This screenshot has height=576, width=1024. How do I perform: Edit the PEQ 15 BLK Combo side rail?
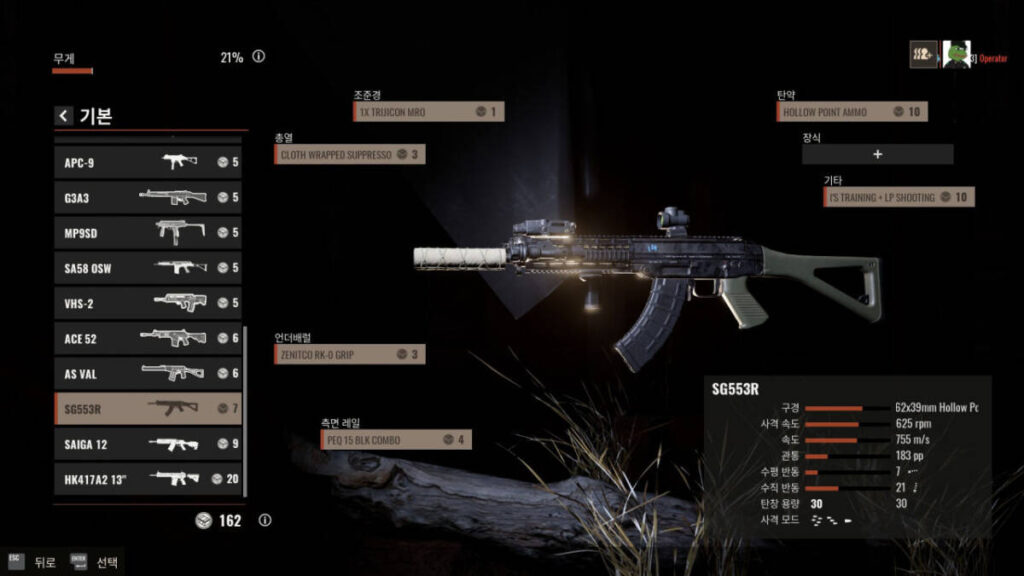tap(396, 439)
